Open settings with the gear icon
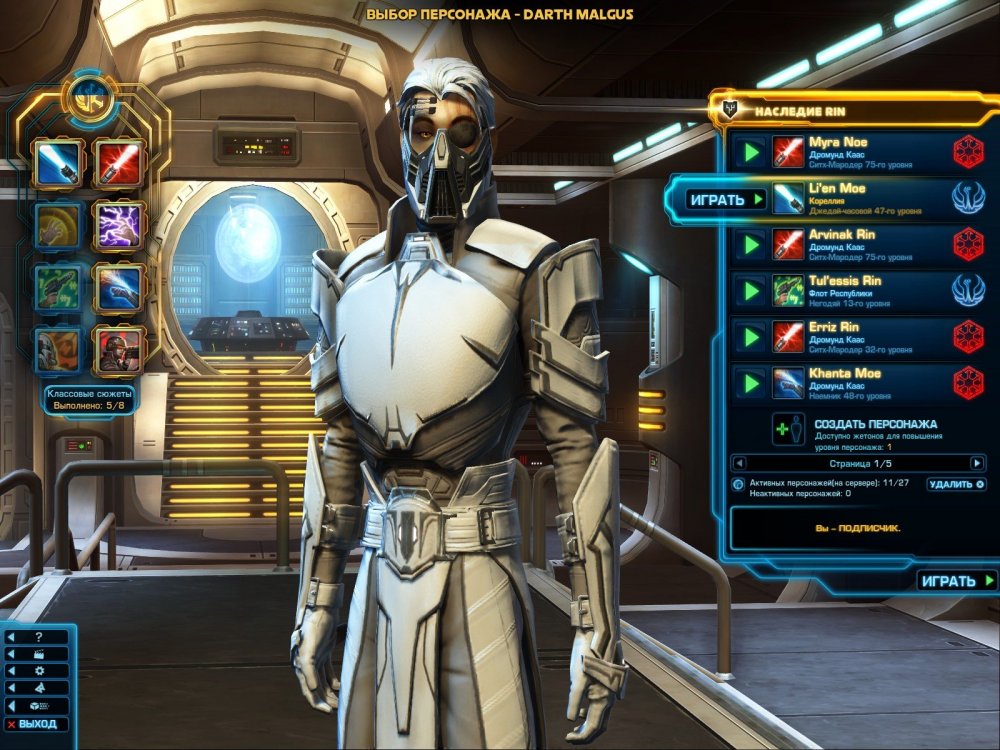 38,671
